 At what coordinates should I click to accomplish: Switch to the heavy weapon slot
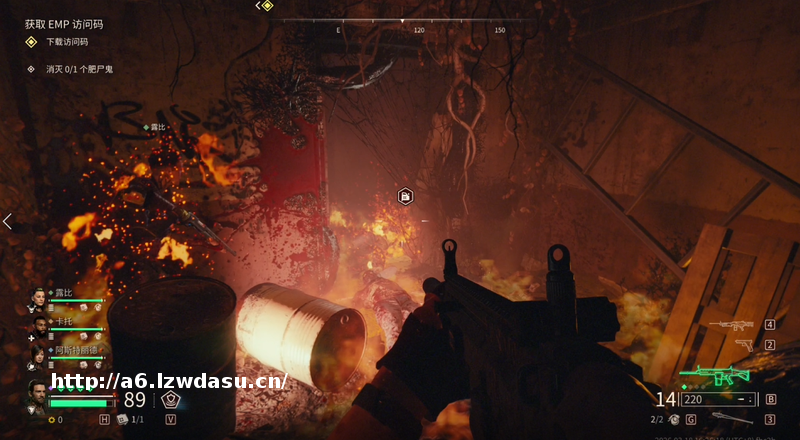click(x=731, y=325)
